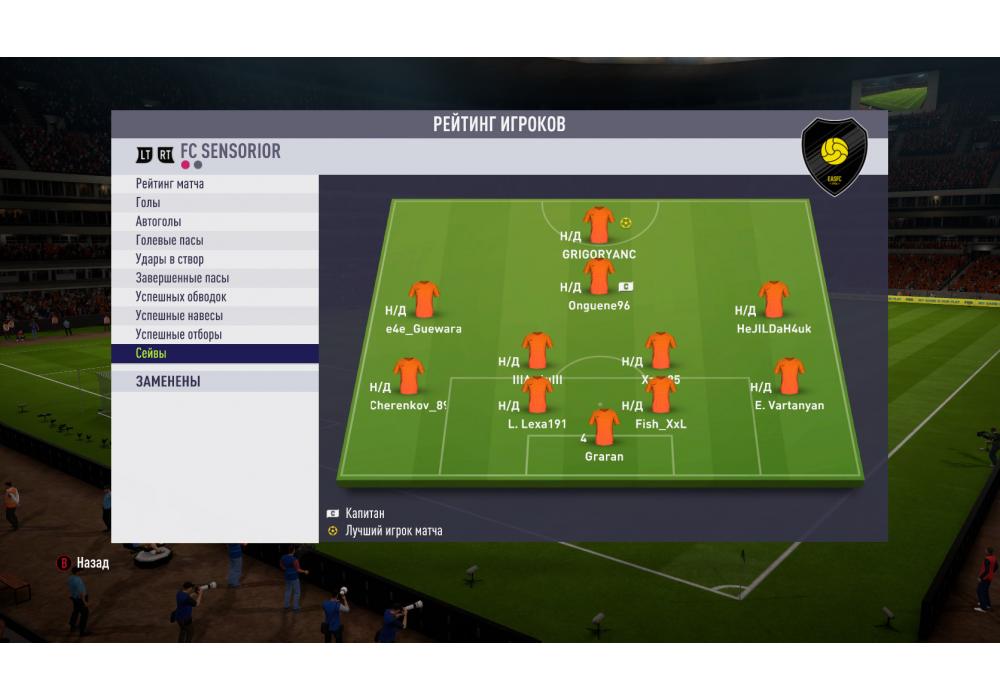Viewport: 1000px width, 700px height.
Task: Select player HeJILDaH4uk on the formation
Action: point(773,300)
